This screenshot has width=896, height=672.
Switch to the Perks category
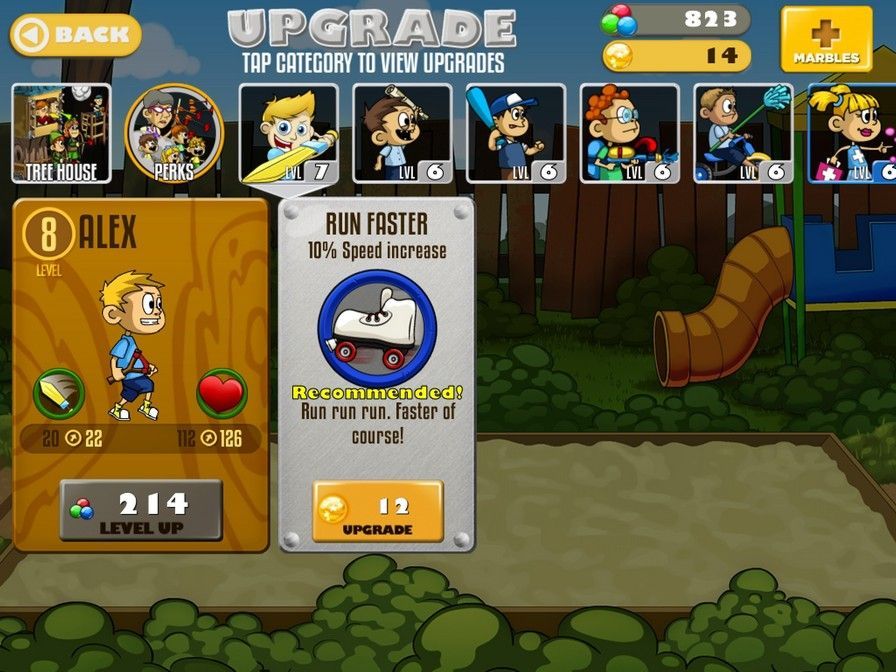coord(173,134)
